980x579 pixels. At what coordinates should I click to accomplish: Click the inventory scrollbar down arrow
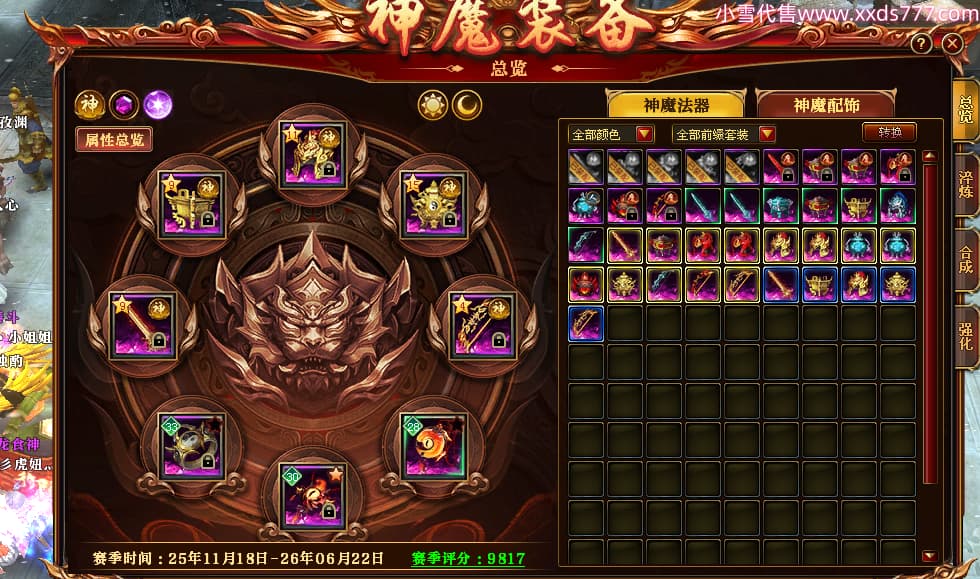[929, 556]
